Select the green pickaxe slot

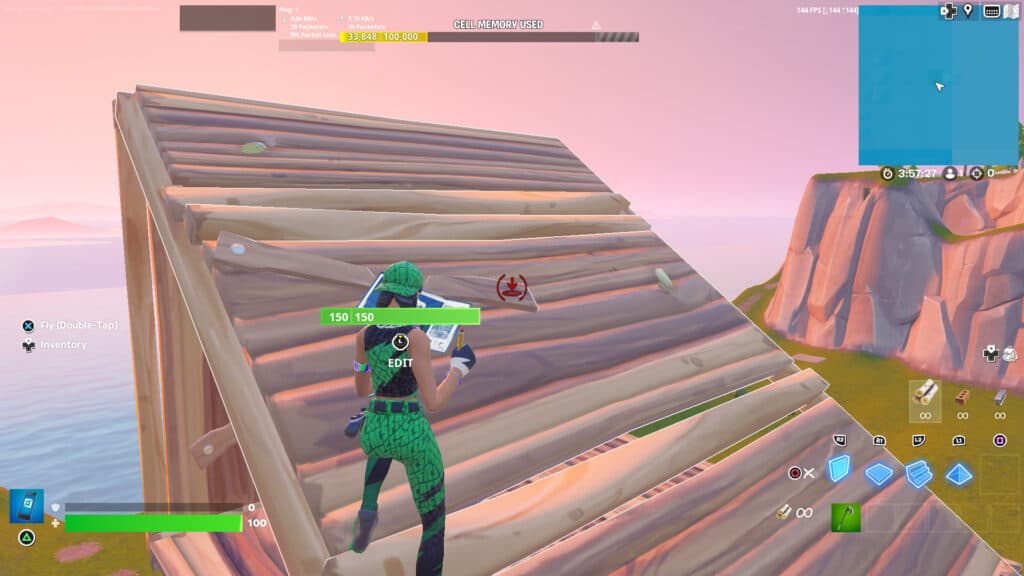[x=845, y=517]
